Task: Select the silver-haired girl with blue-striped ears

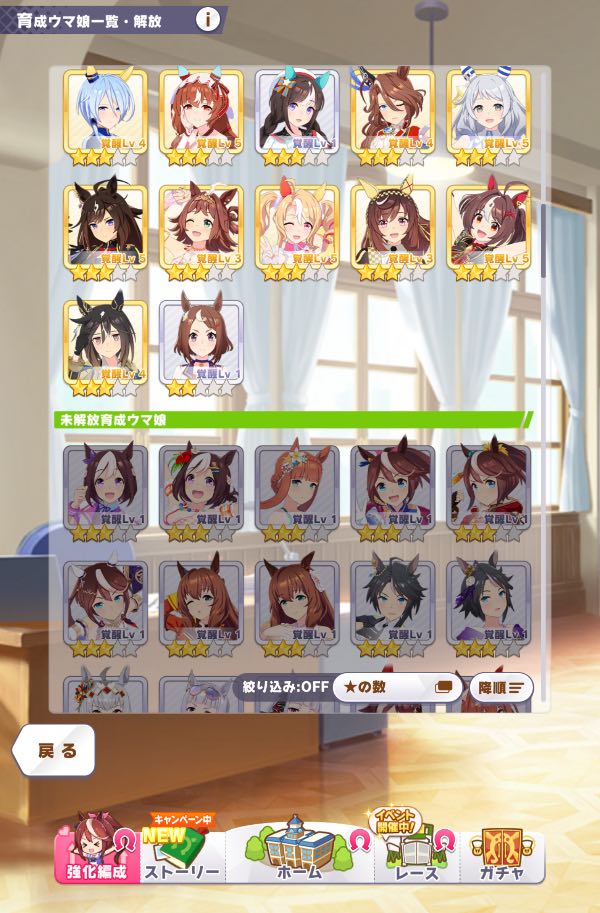Action: 488,113
